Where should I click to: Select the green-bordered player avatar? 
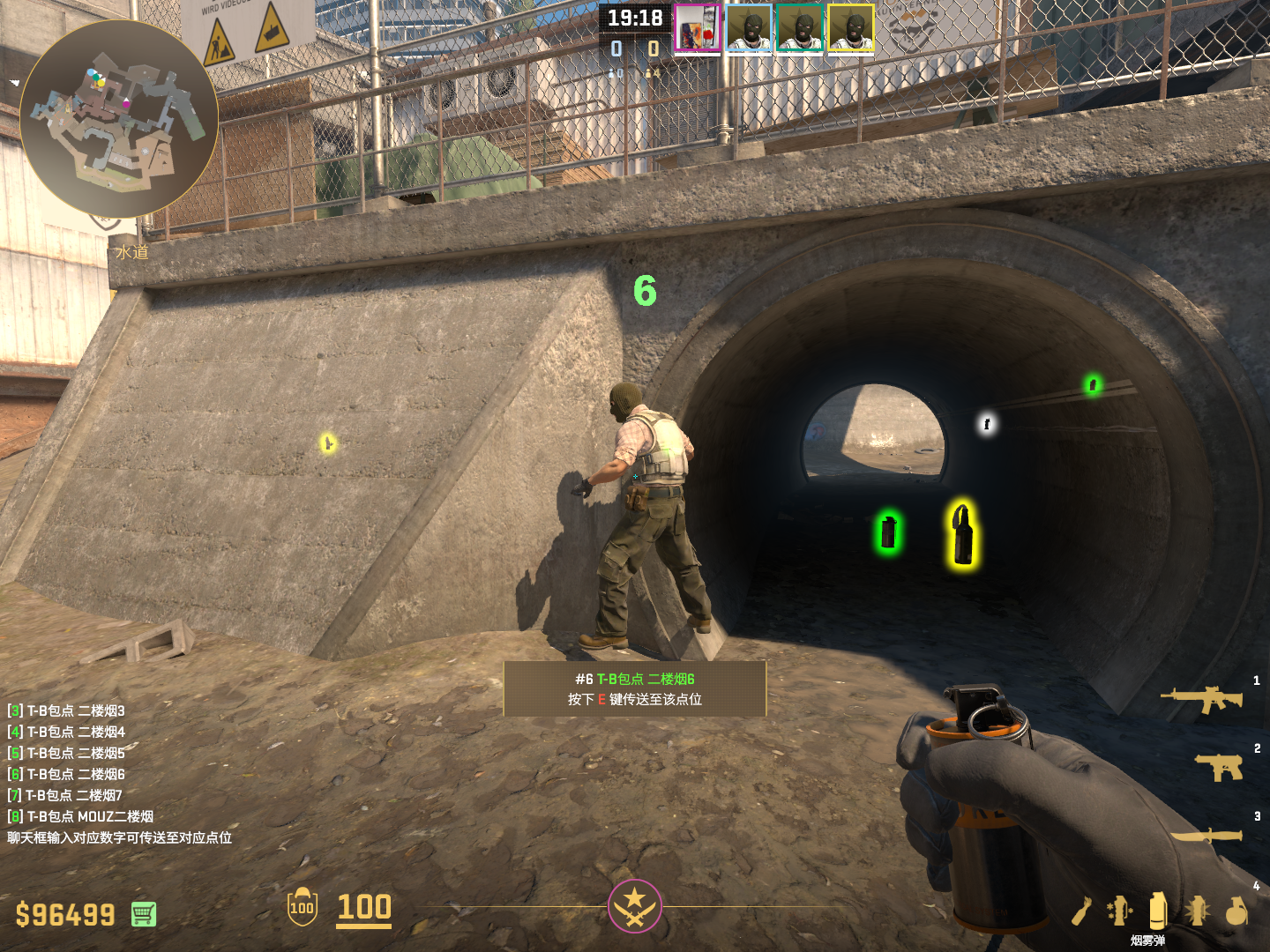(x=800, y=28)
